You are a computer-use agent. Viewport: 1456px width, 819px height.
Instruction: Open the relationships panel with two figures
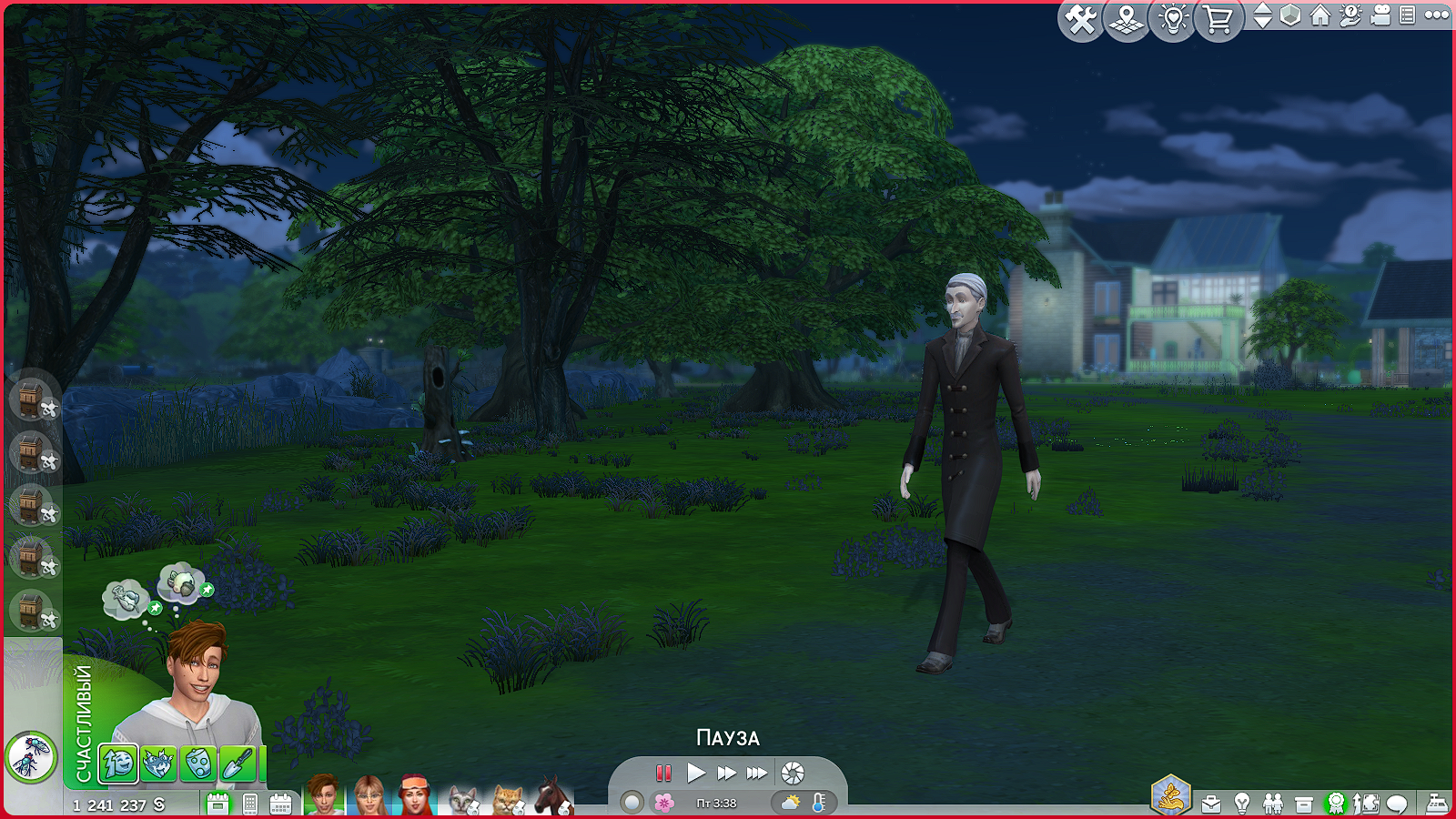click(1273, 804)
